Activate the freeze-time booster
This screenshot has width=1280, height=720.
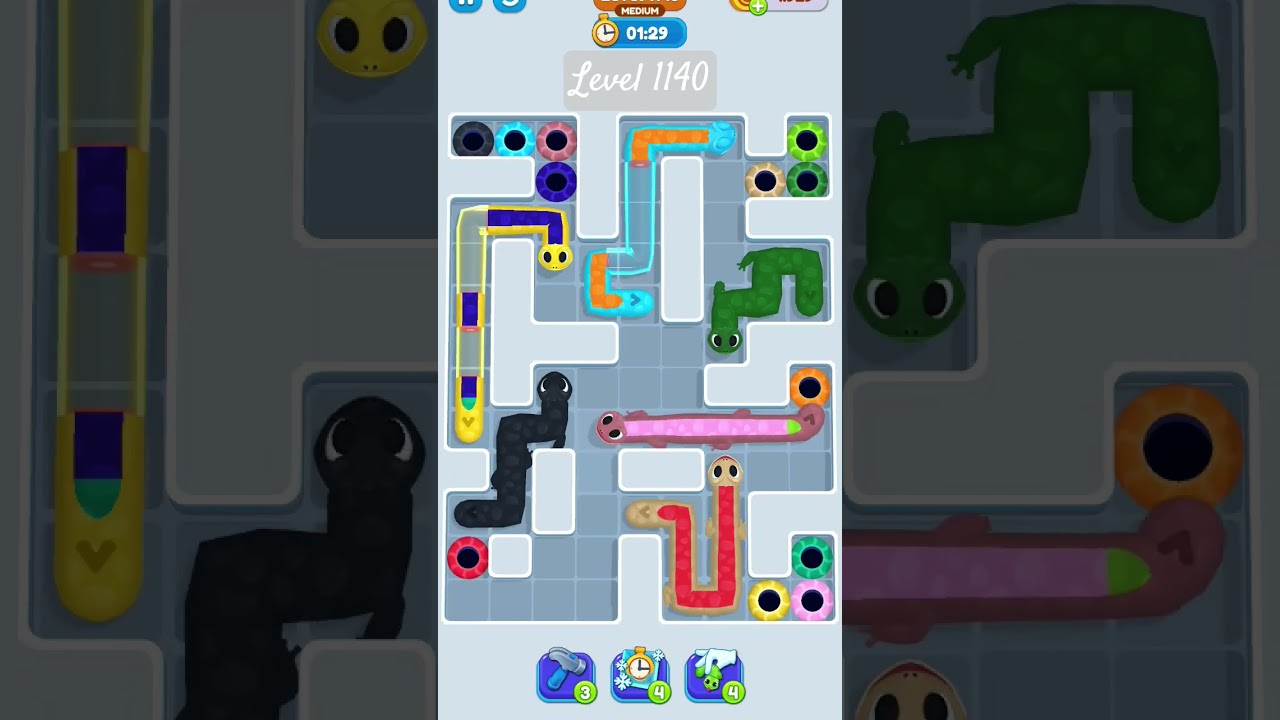[x=640, y=675]
